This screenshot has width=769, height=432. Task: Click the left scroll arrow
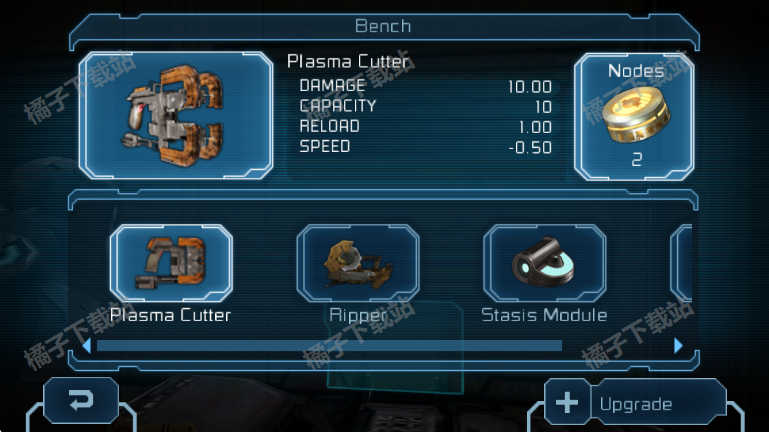87,346
